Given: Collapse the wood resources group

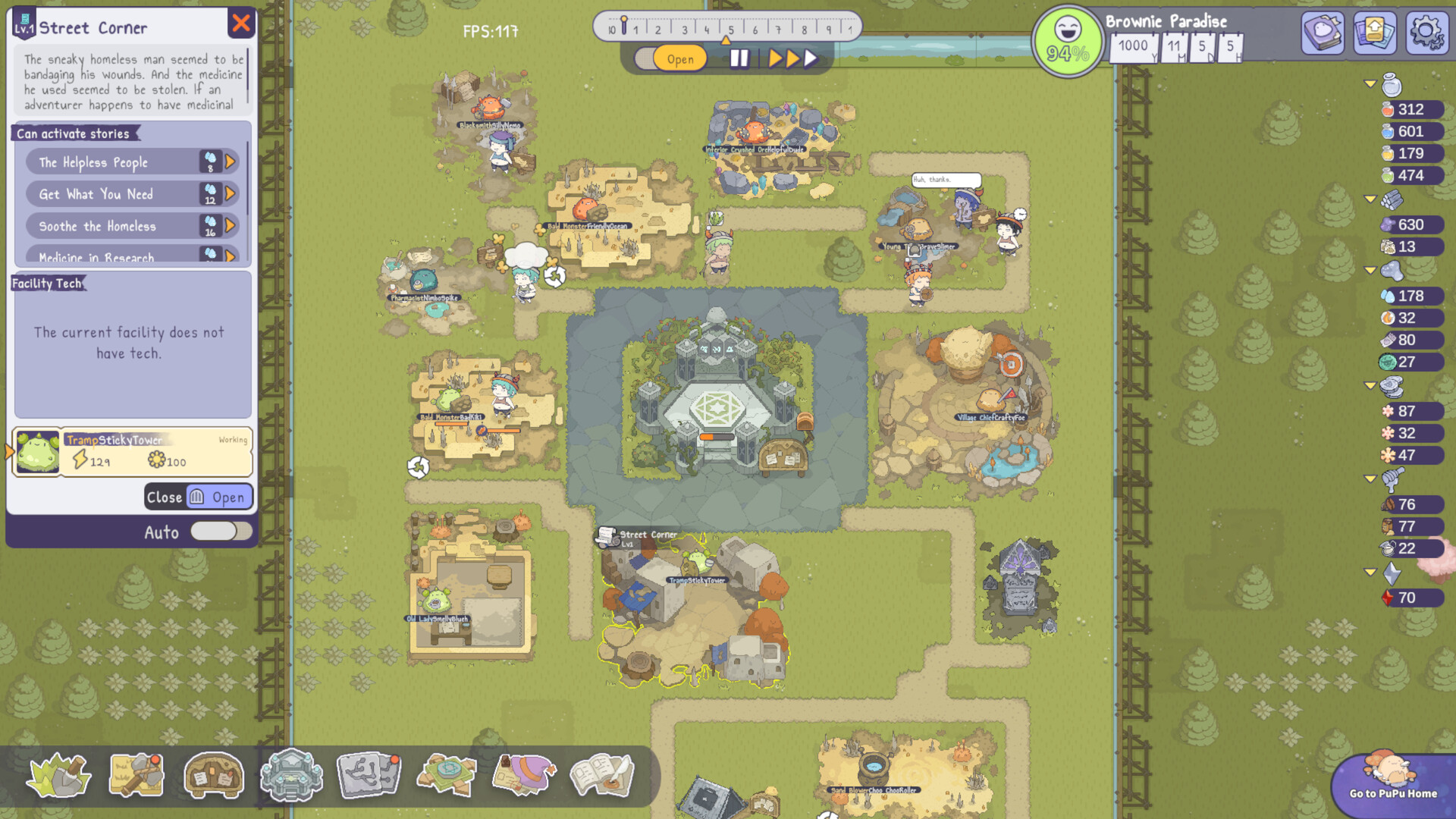Looking at the screenshot, I should click(1370, 201).
